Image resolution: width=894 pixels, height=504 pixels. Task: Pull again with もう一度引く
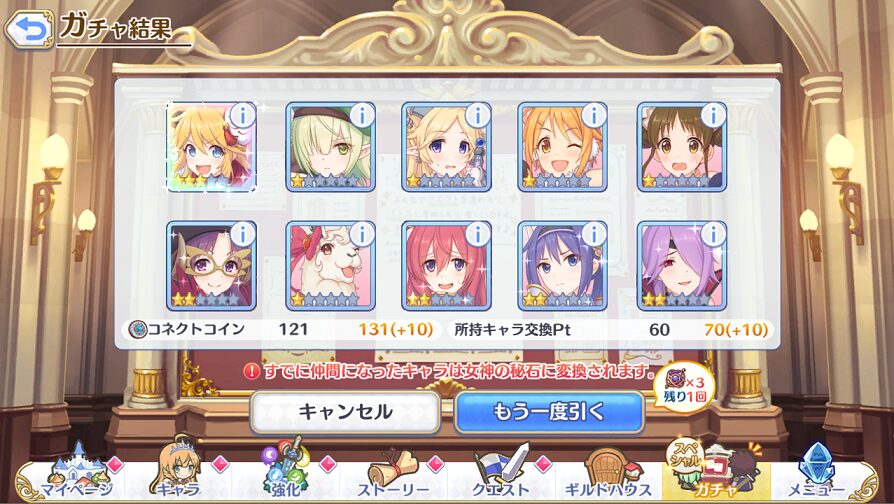[549, 411]
